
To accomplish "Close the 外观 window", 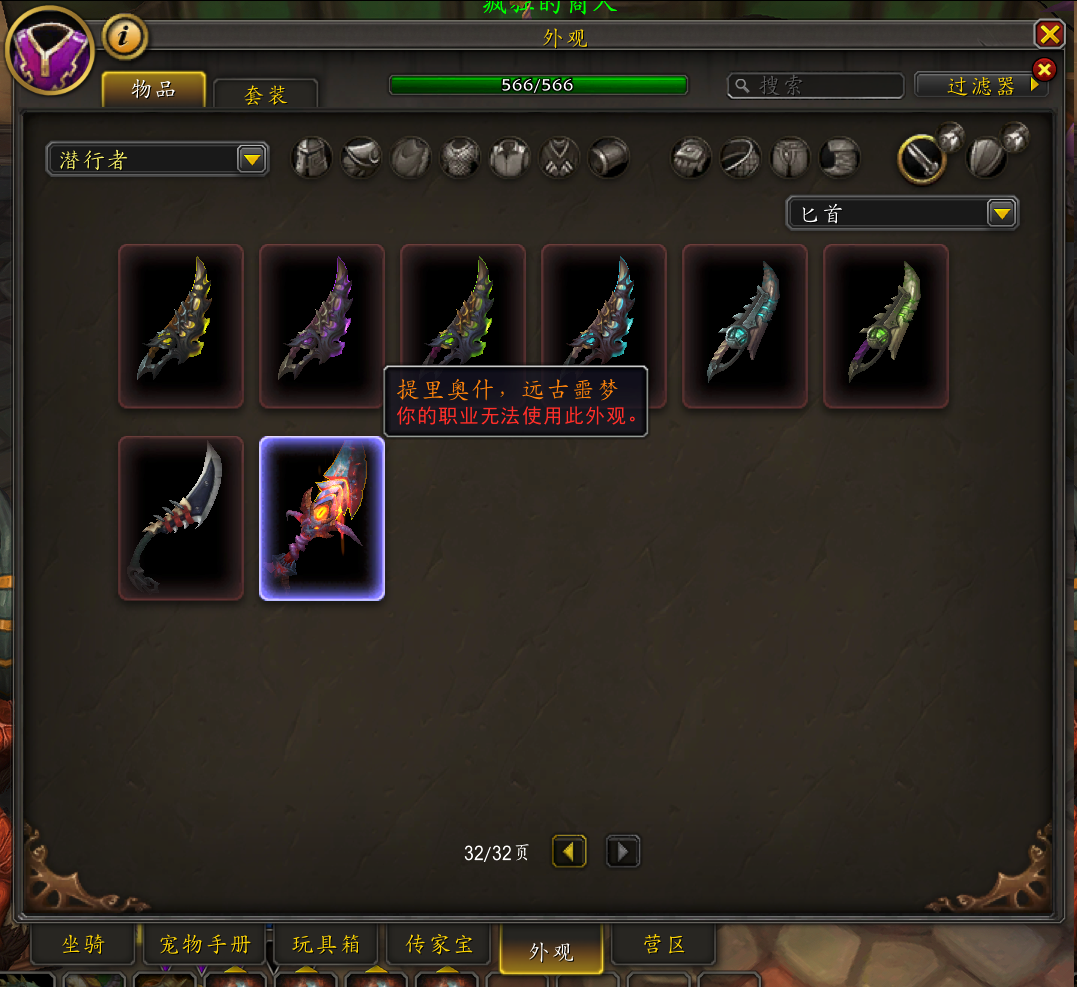I will point(1048,35).
